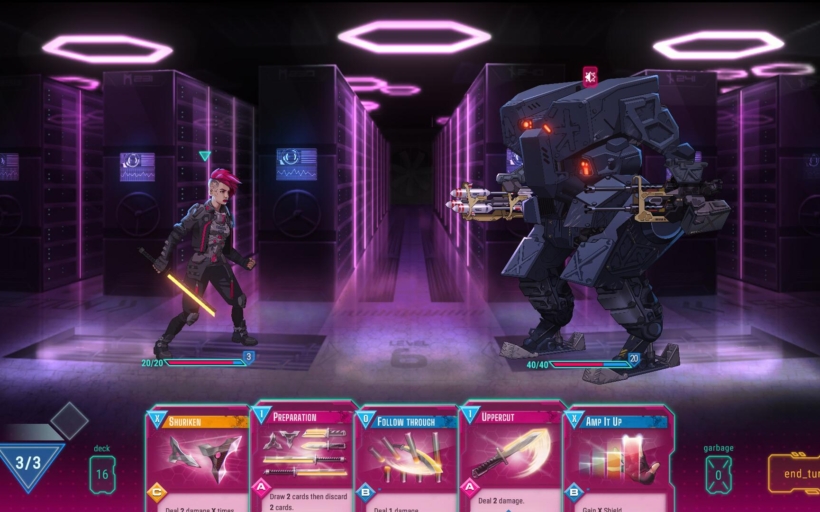Inspect the mech enemy's intent icon
This screenshot has width=820, height=512.
[590, 76]
